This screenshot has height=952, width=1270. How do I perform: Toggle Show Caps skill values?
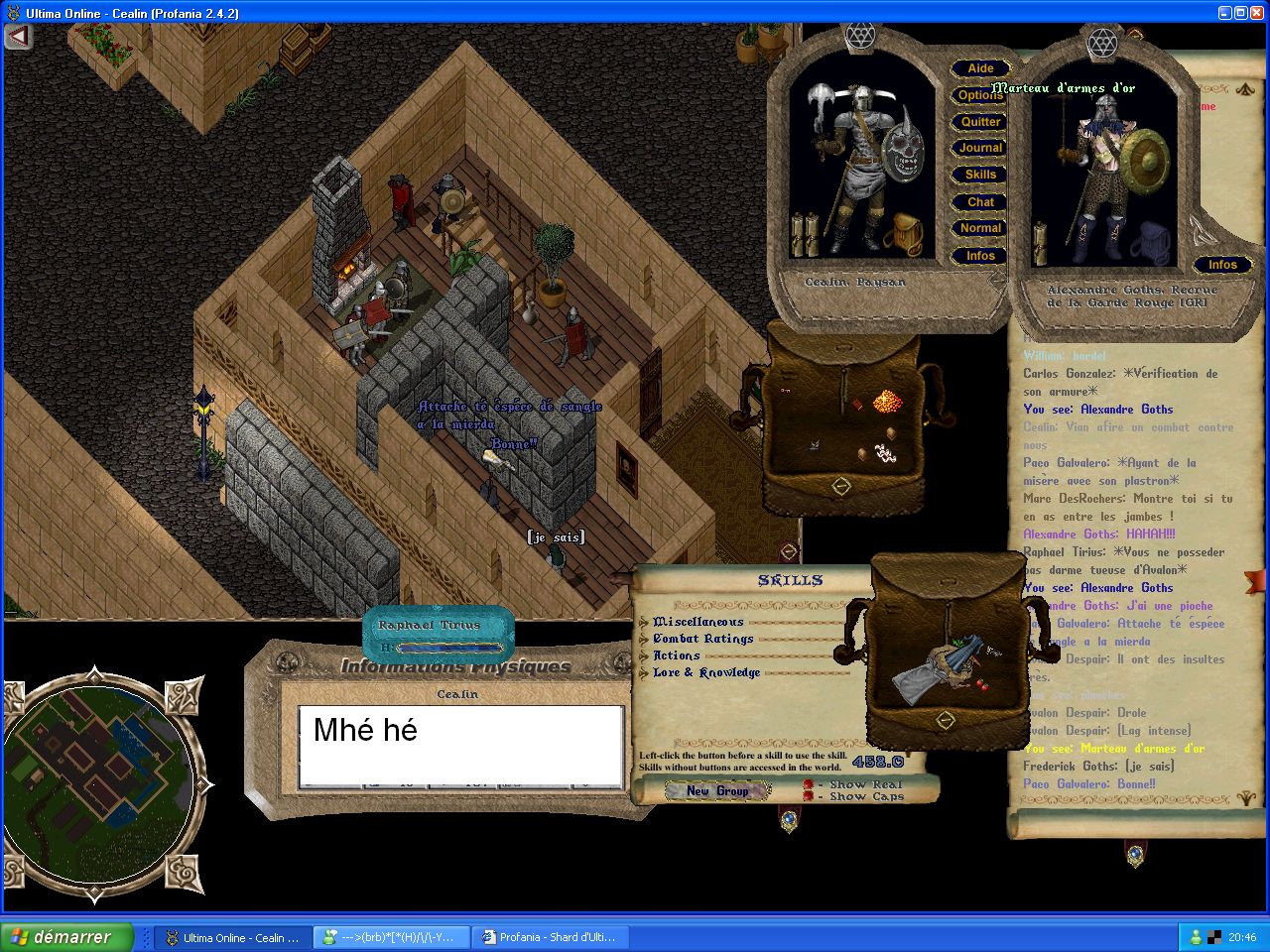point(809,796)
